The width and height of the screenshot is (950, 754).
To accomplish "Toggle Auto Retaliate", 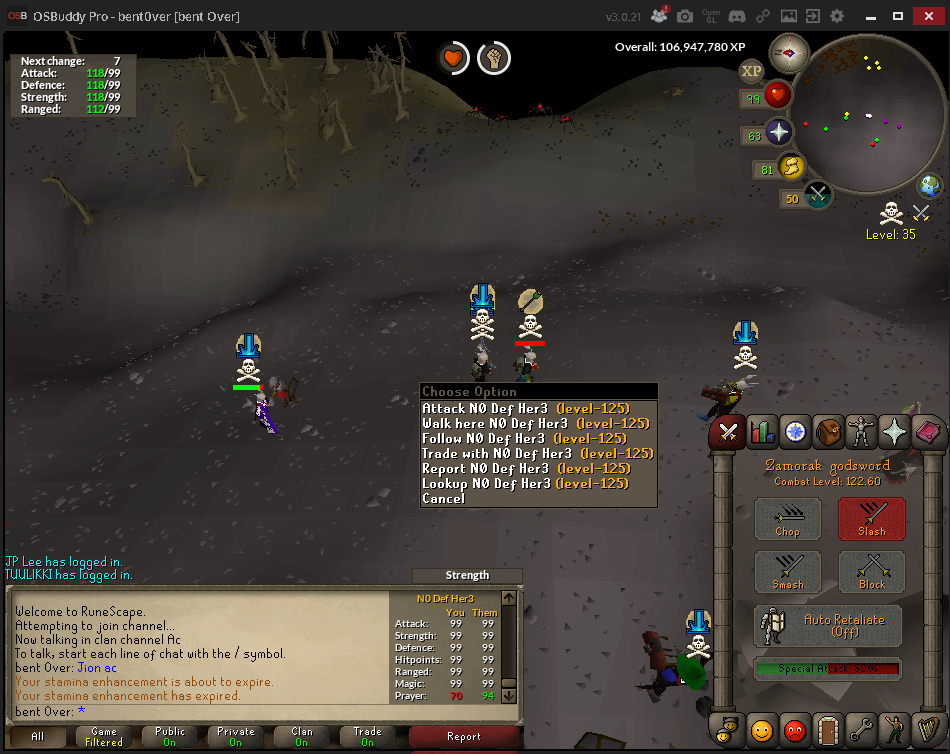I will coord(828,625).
